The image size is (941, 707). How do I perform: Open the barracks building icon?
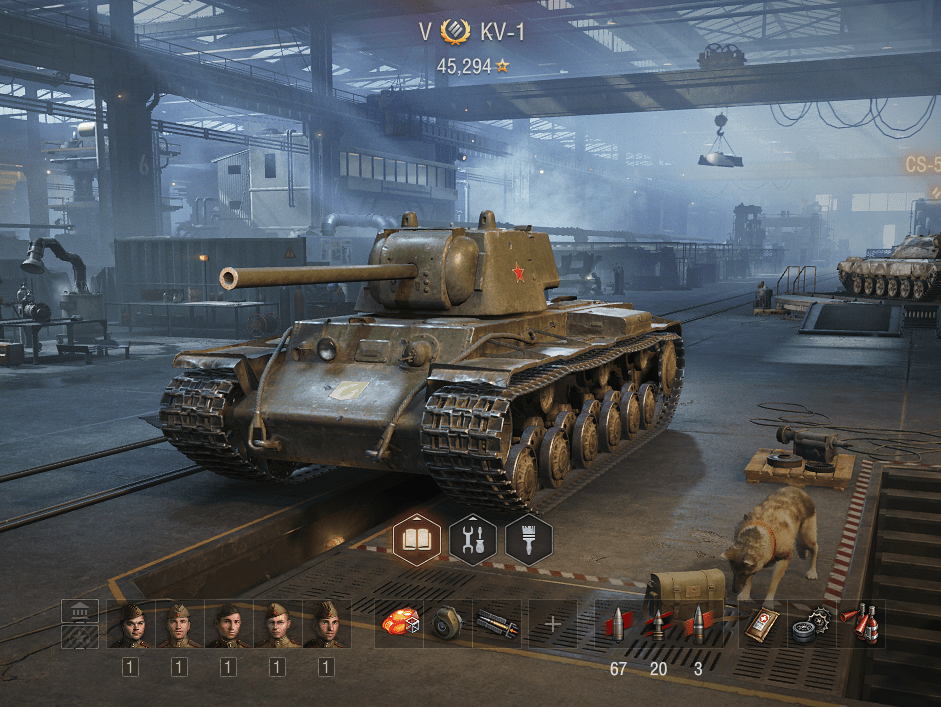pyautogui.click(x=80, y=611)
